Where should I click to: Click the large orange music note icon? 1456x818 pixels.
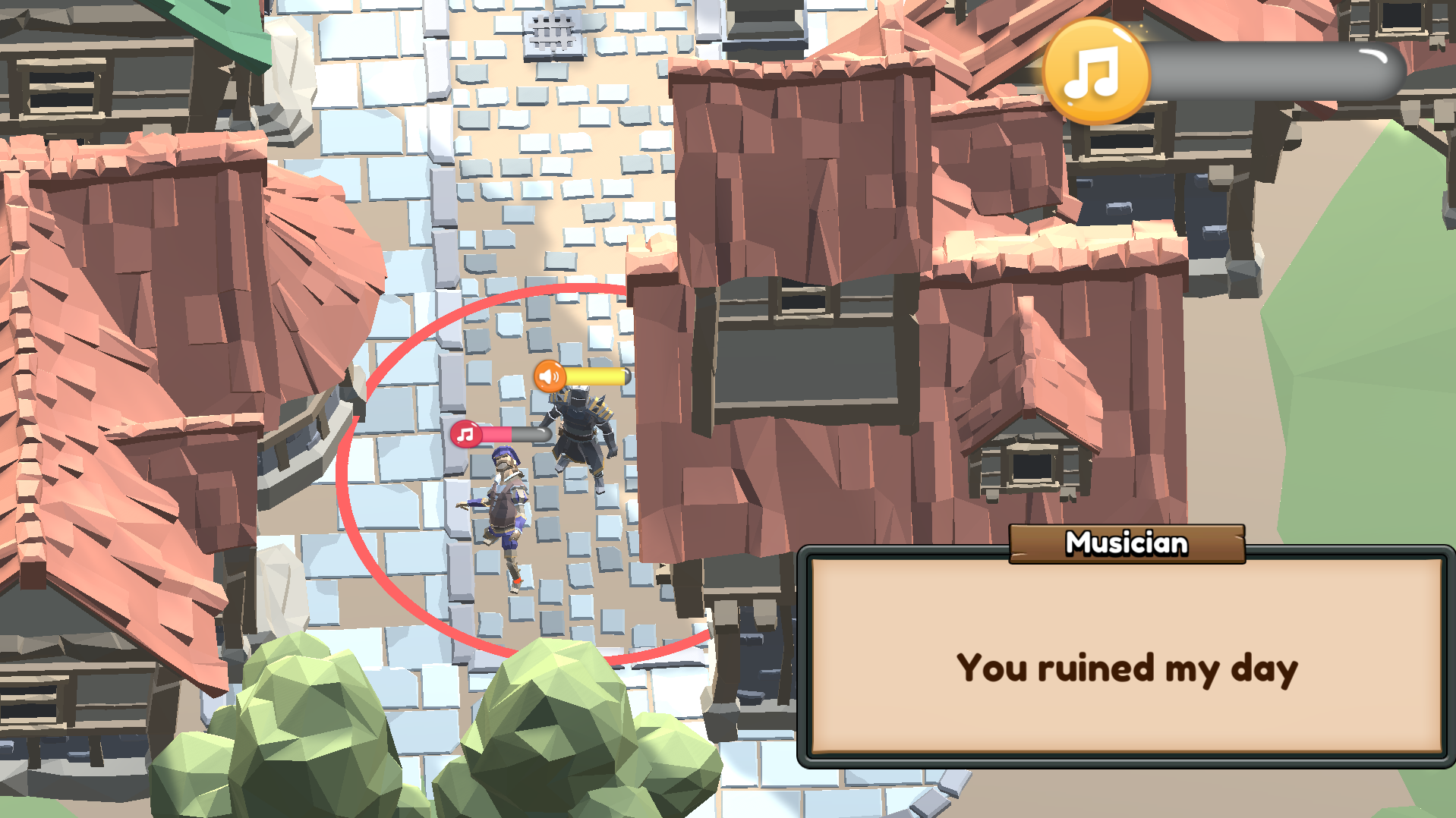(x=1095, y=72)
